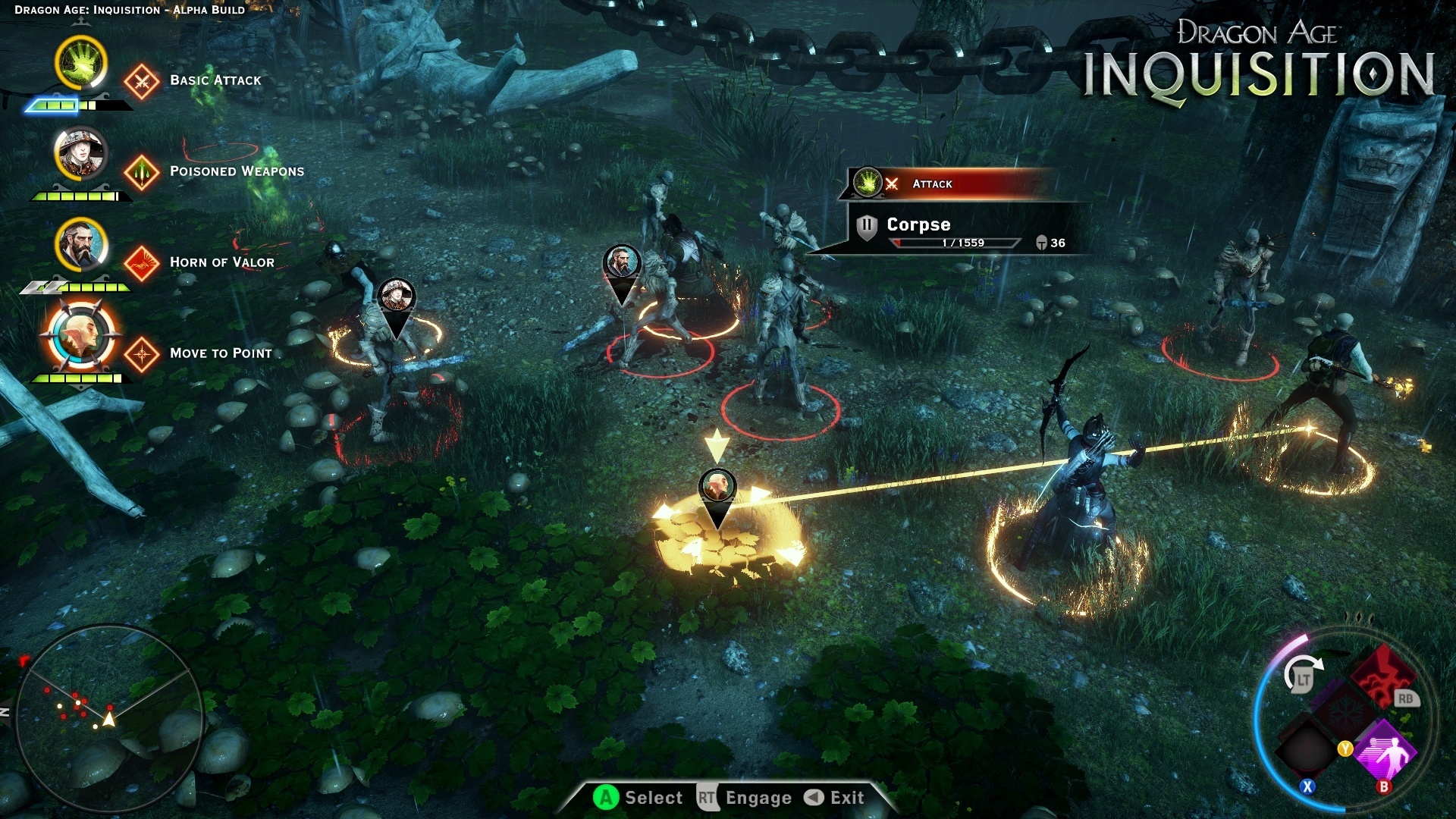The width and height of the screenshot is (1456, 819).
Task: Expand the wheel option under the Y button
Action: (x=1345, y=748)
